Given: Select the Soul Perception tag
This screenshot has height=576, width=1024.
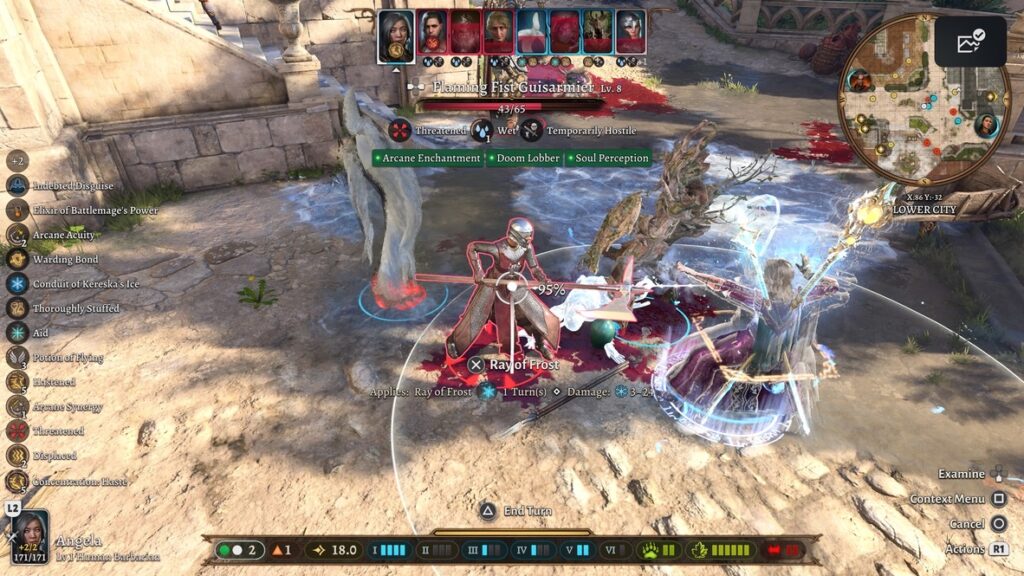Looking at the screenshot, I should [x=609, y=158].
